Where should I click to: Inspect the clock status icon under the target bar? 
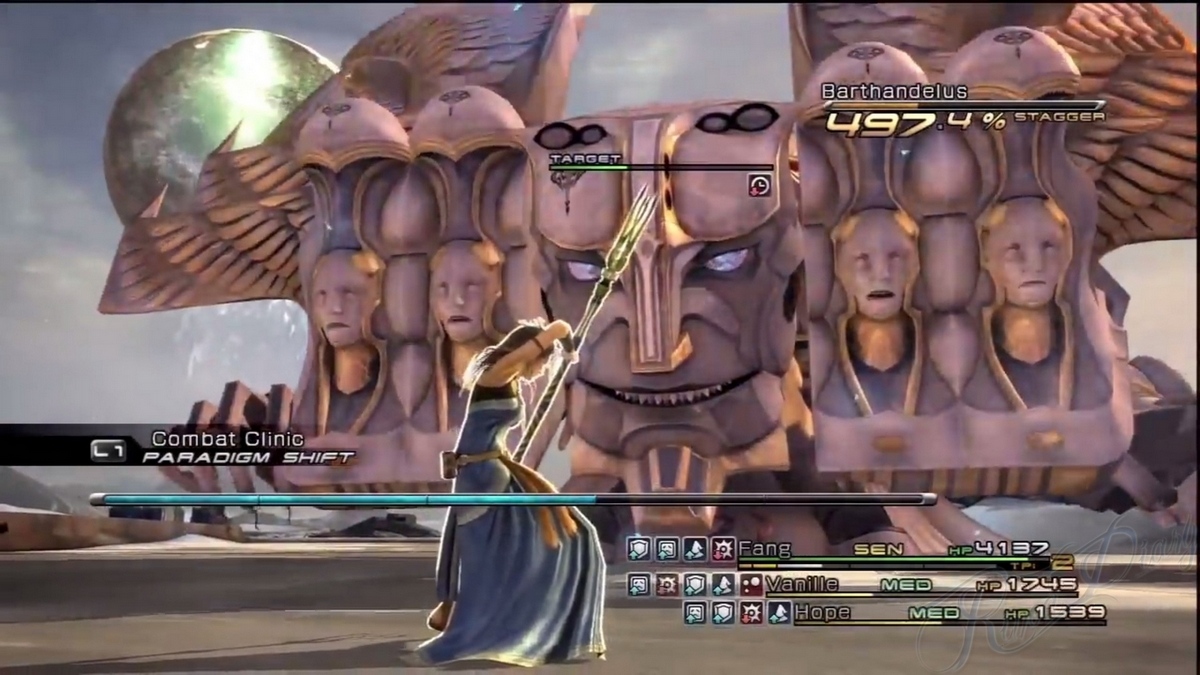[x=759, y=185]
